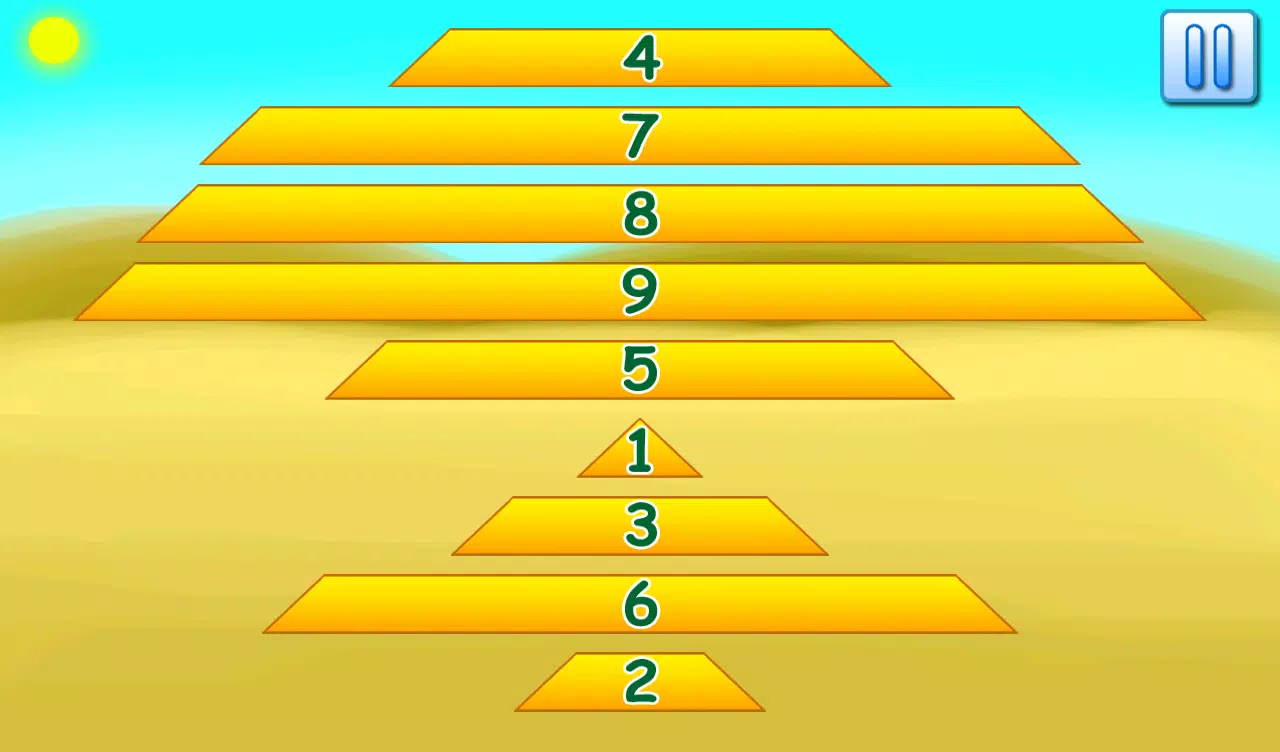1280x752 pixels.
Task: Pick the longest pyramid layer, number 9
Action: 640,292
